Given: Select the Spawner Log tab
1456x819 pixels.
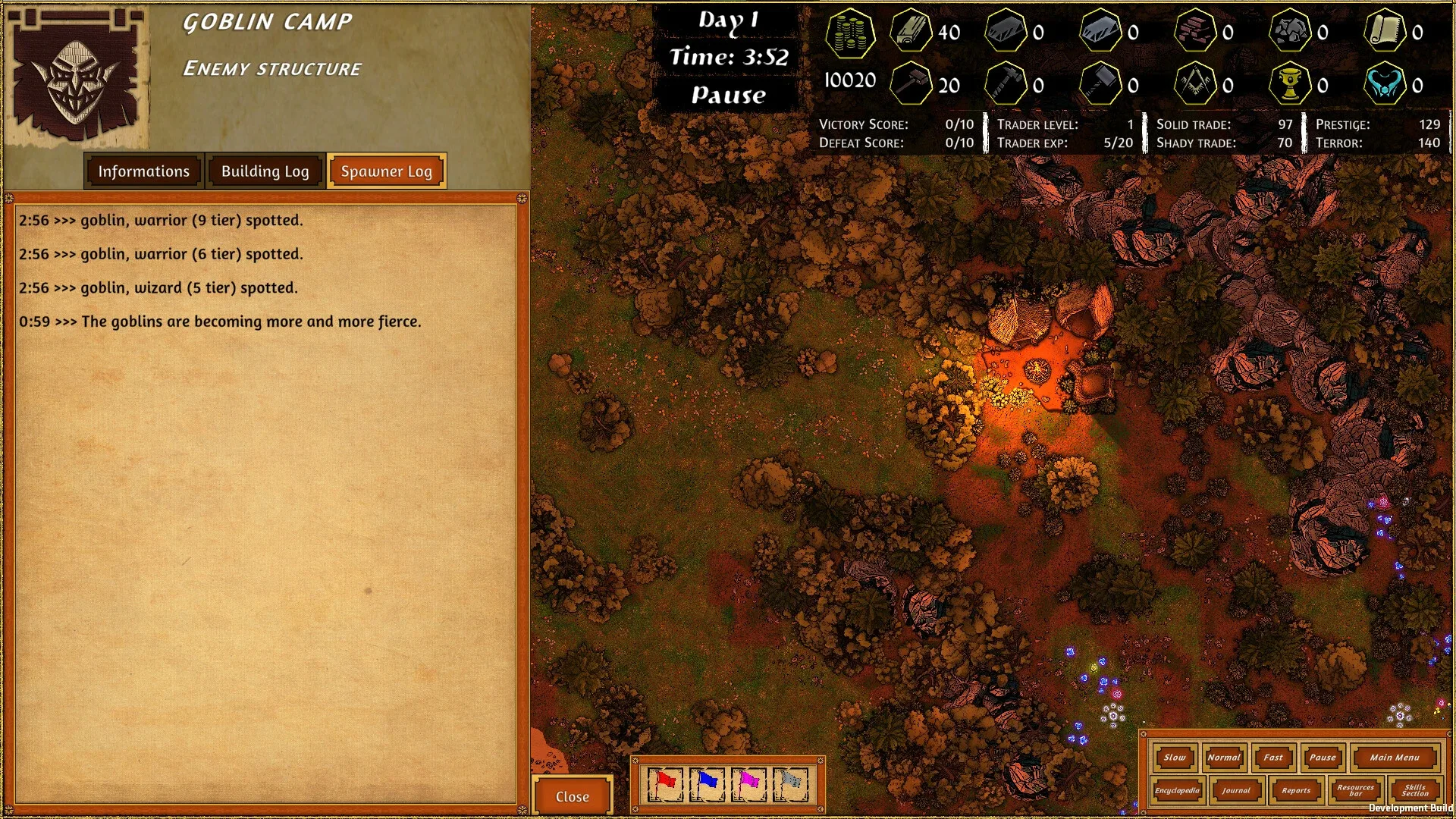Looking at the screenshot, I should pos(386,171).
